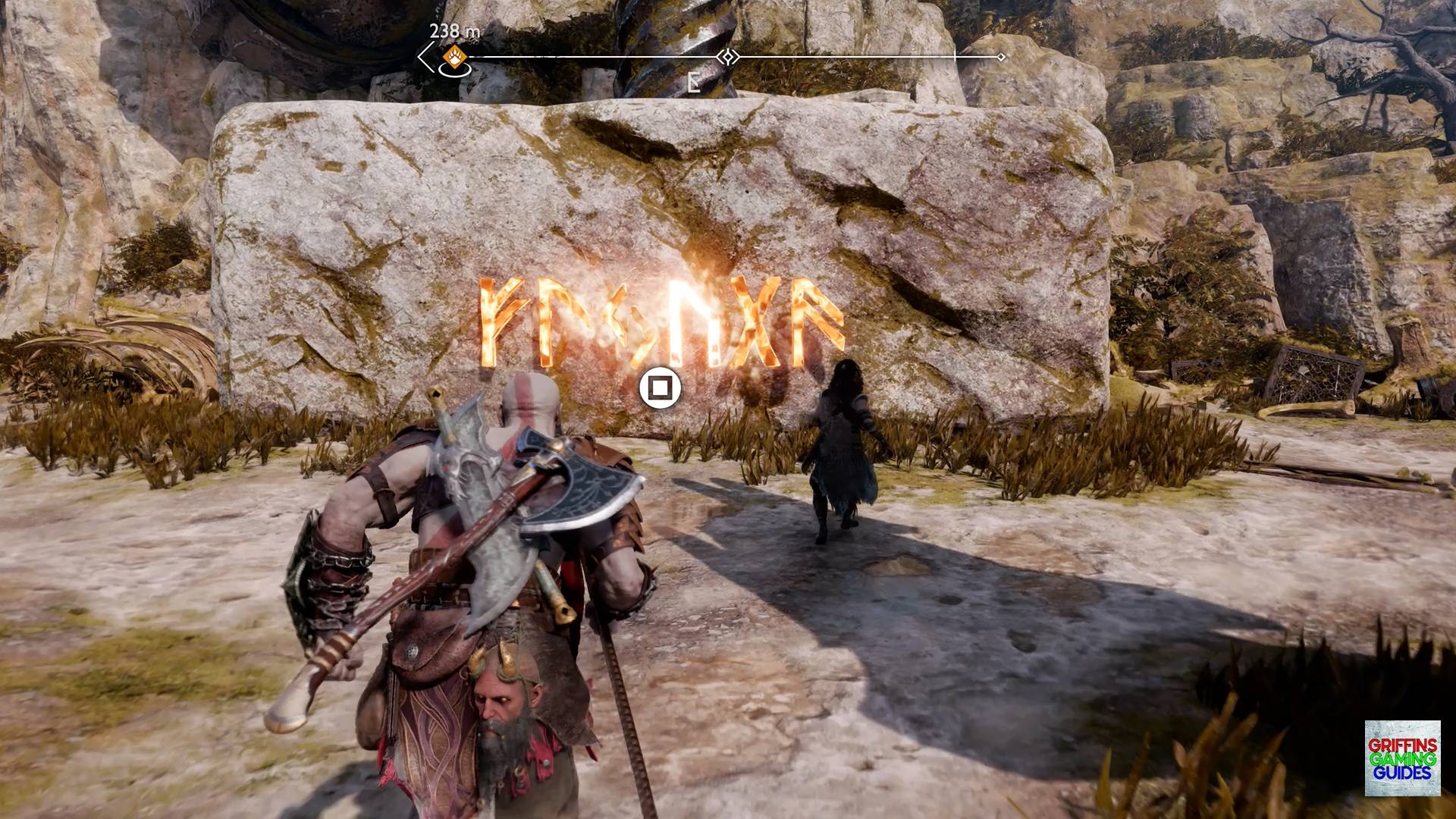Screen dimensions: 1456x819
Task: Toggle the quest tracker via the paw marker
Action: pos(452,55)
